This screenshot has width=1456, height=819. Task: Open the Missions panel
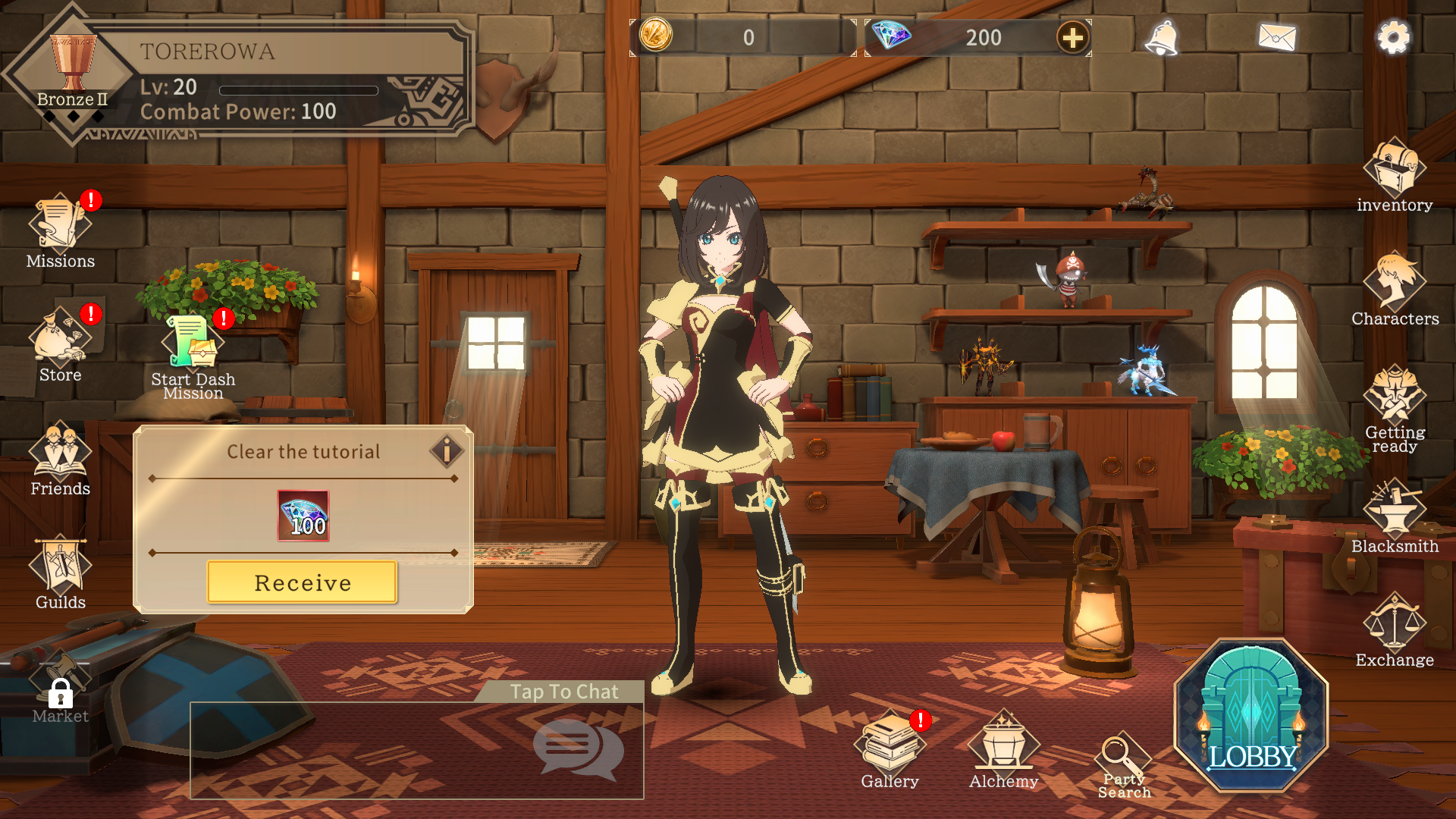(59, 227)
